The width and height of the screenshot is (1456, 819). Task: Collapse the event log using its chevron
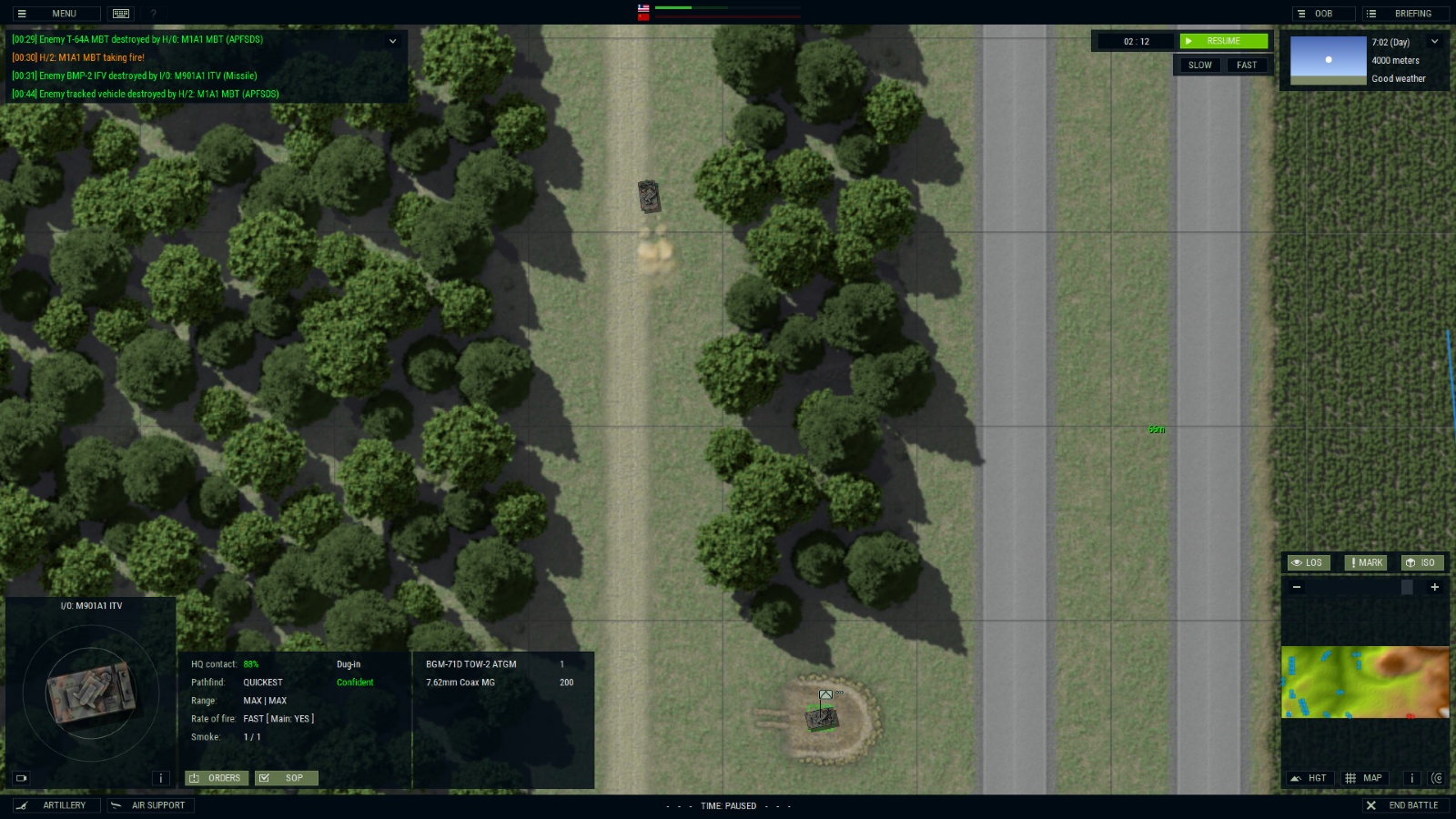[x=393, y=41]
